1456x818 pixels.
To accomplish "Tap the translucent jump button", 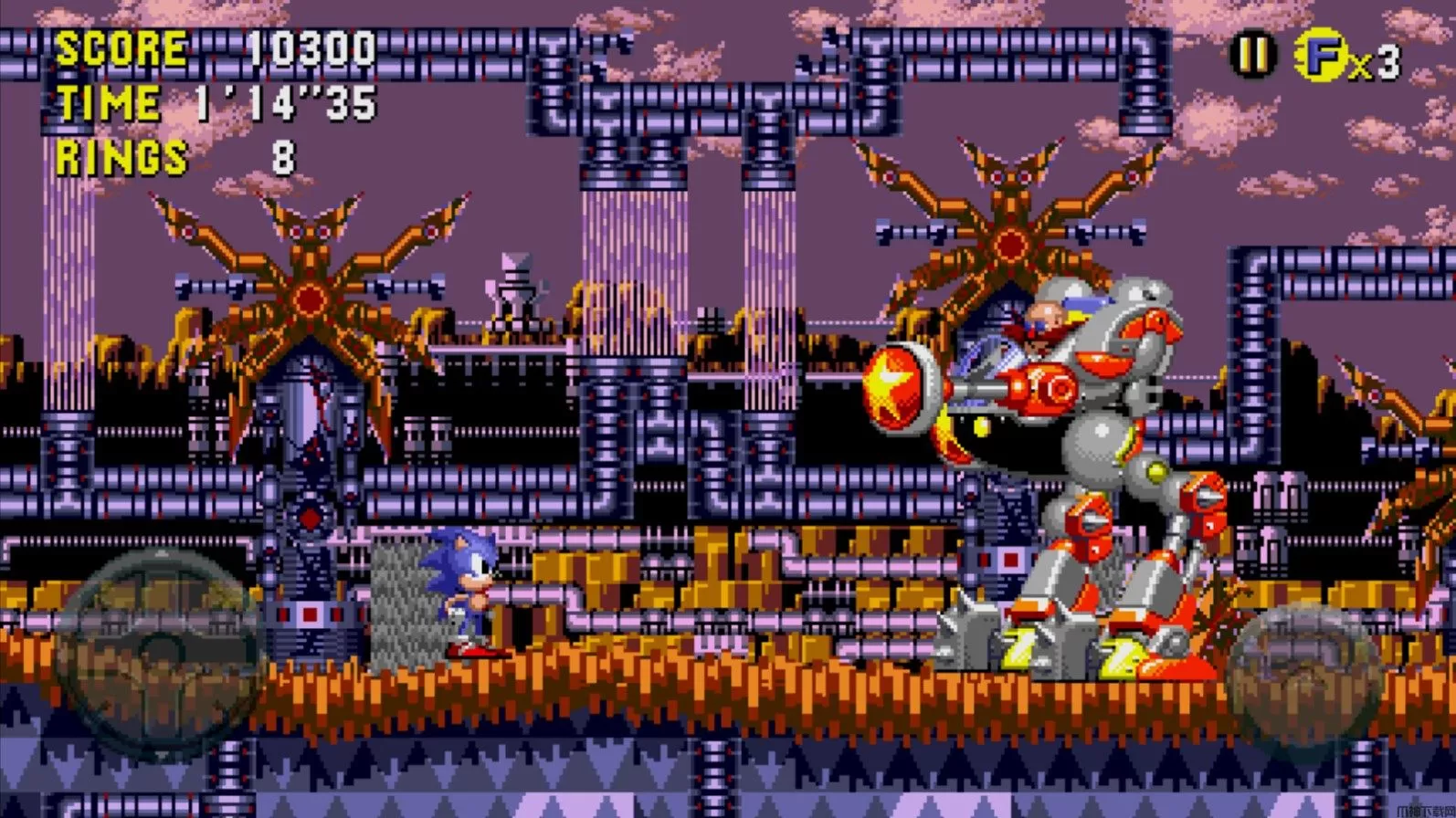I will (1303, 668).
